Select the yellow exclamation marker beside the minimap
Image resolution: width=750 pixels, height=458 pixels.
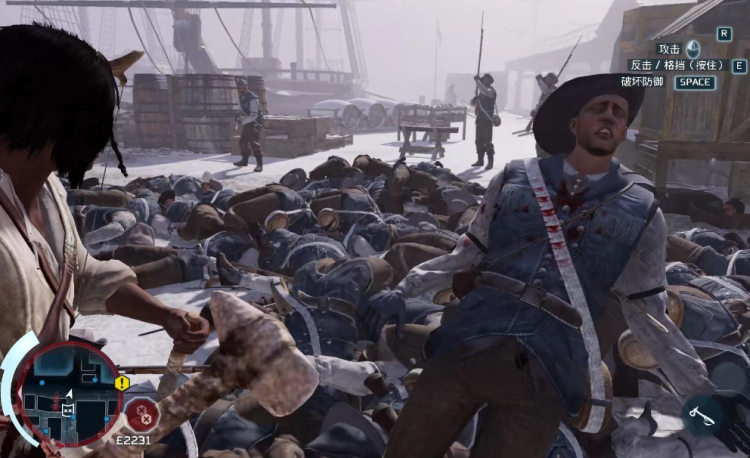[x=122, y=383]
